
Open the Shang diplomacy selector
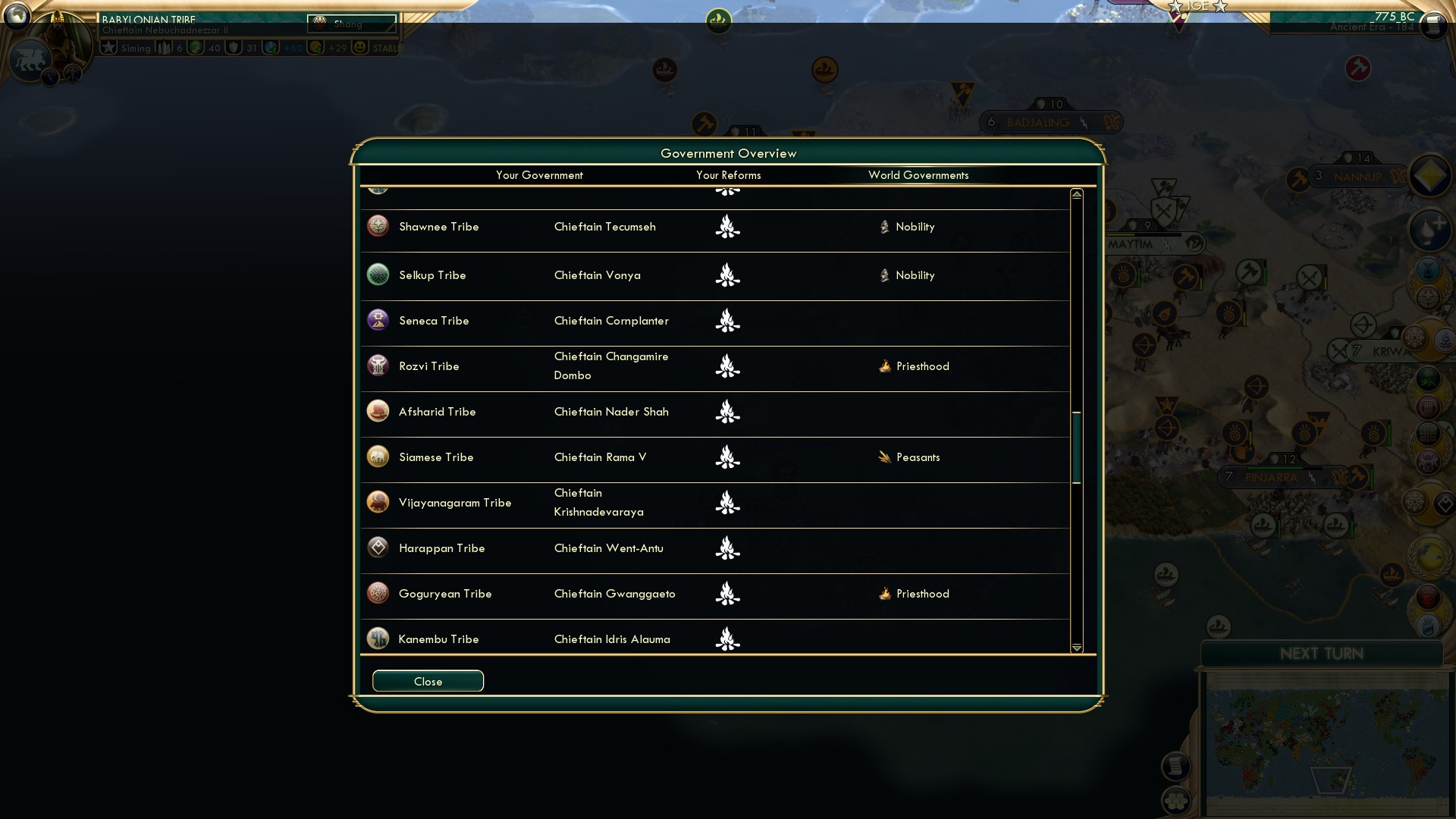point(353,23)
